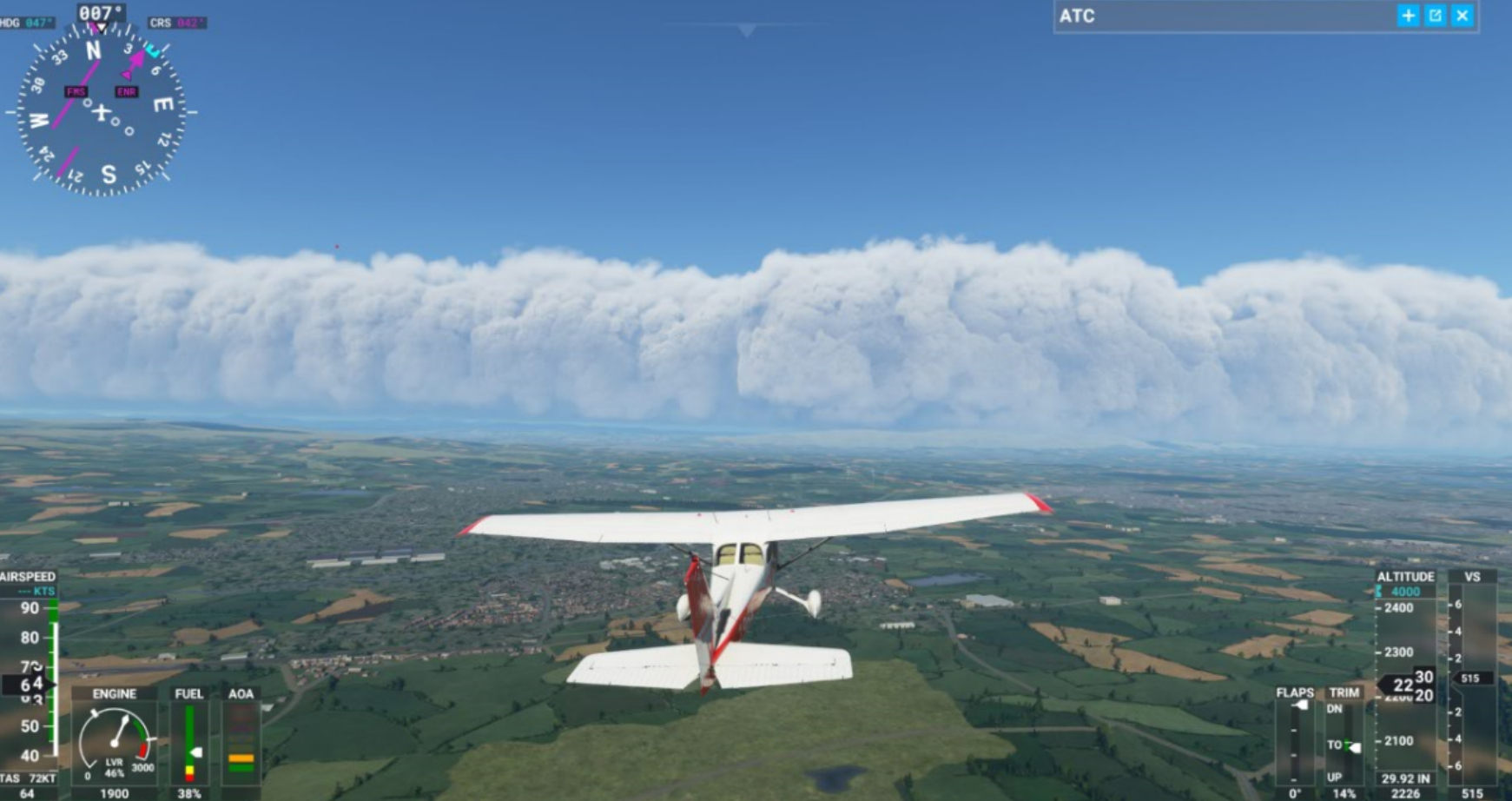
Task: Pop out the ATC window using the pop-out icon
Action: pyautogui.click(x=1435, y=15)
